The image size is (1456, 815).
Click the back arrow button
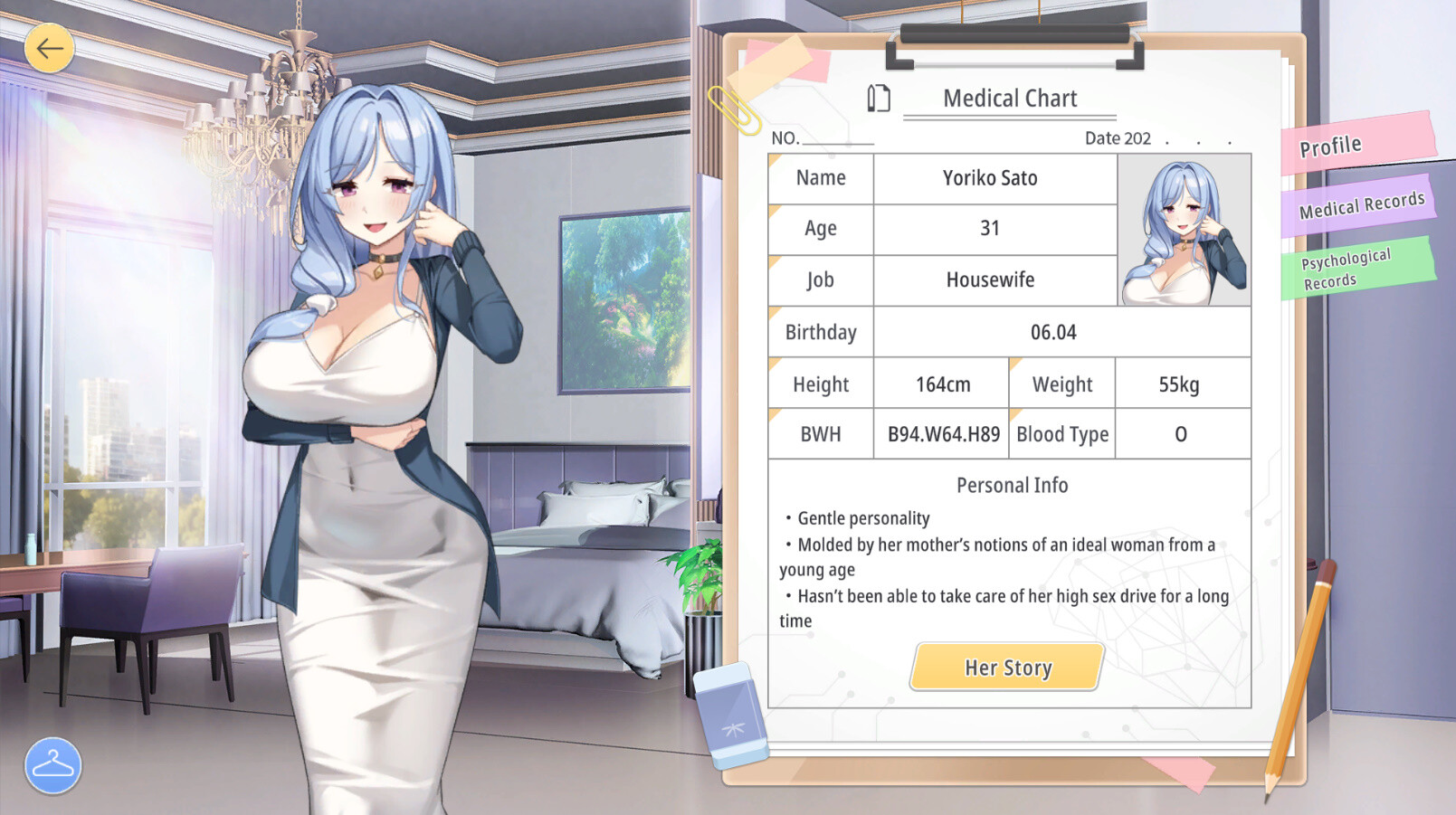pyautogui.click(x=50, y=49)
